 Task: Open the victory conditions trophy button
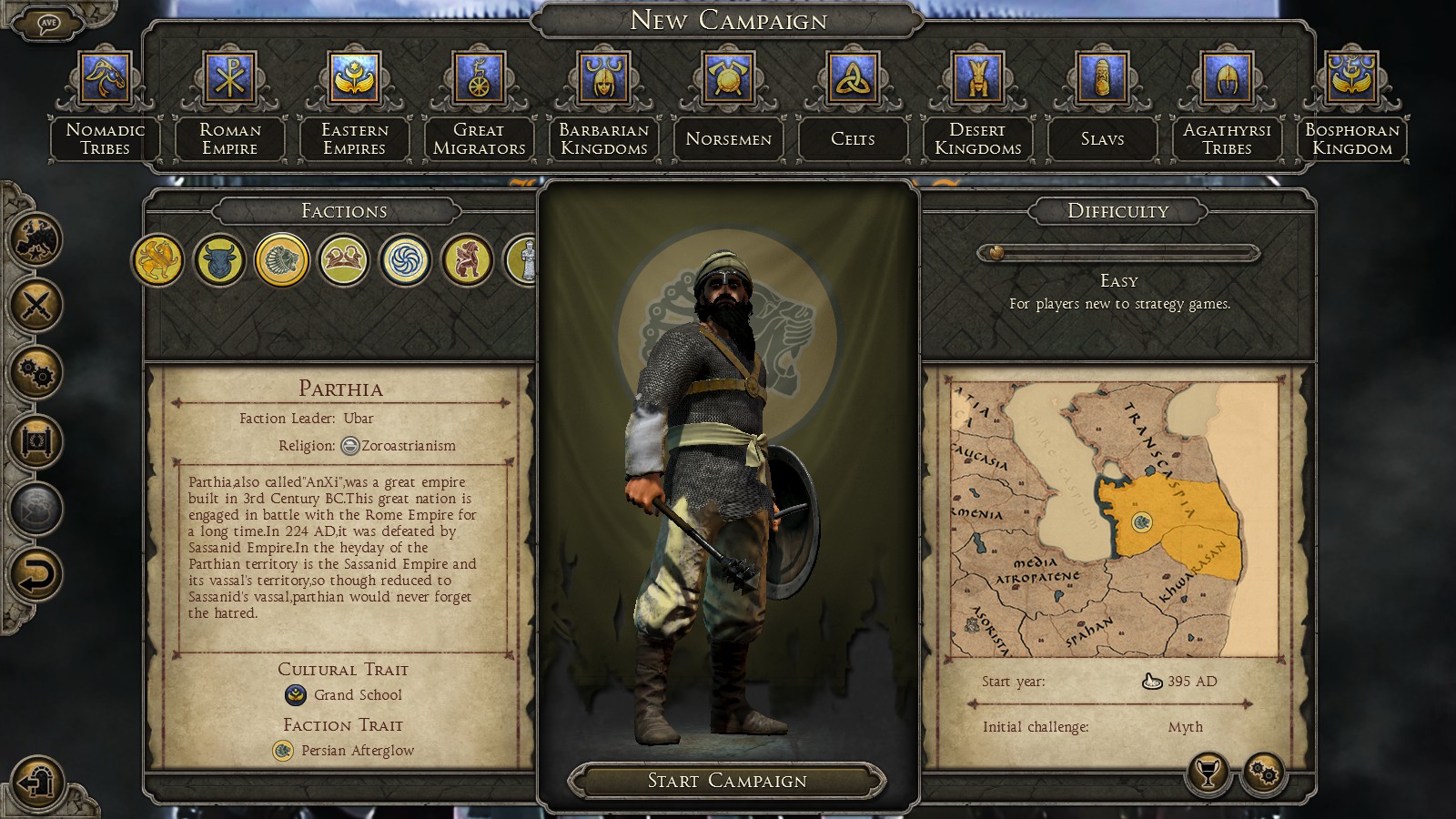[x=1208, y=773]
